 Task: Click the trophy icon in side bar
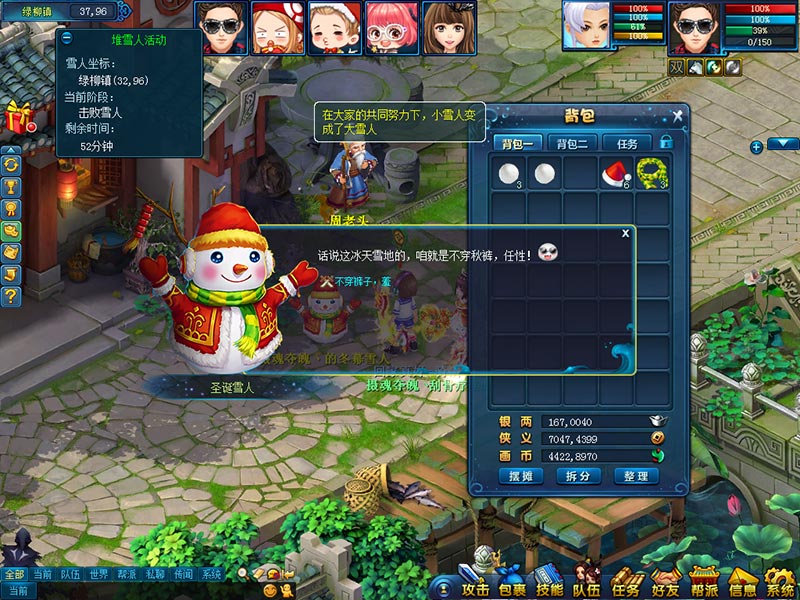[11, 186]
